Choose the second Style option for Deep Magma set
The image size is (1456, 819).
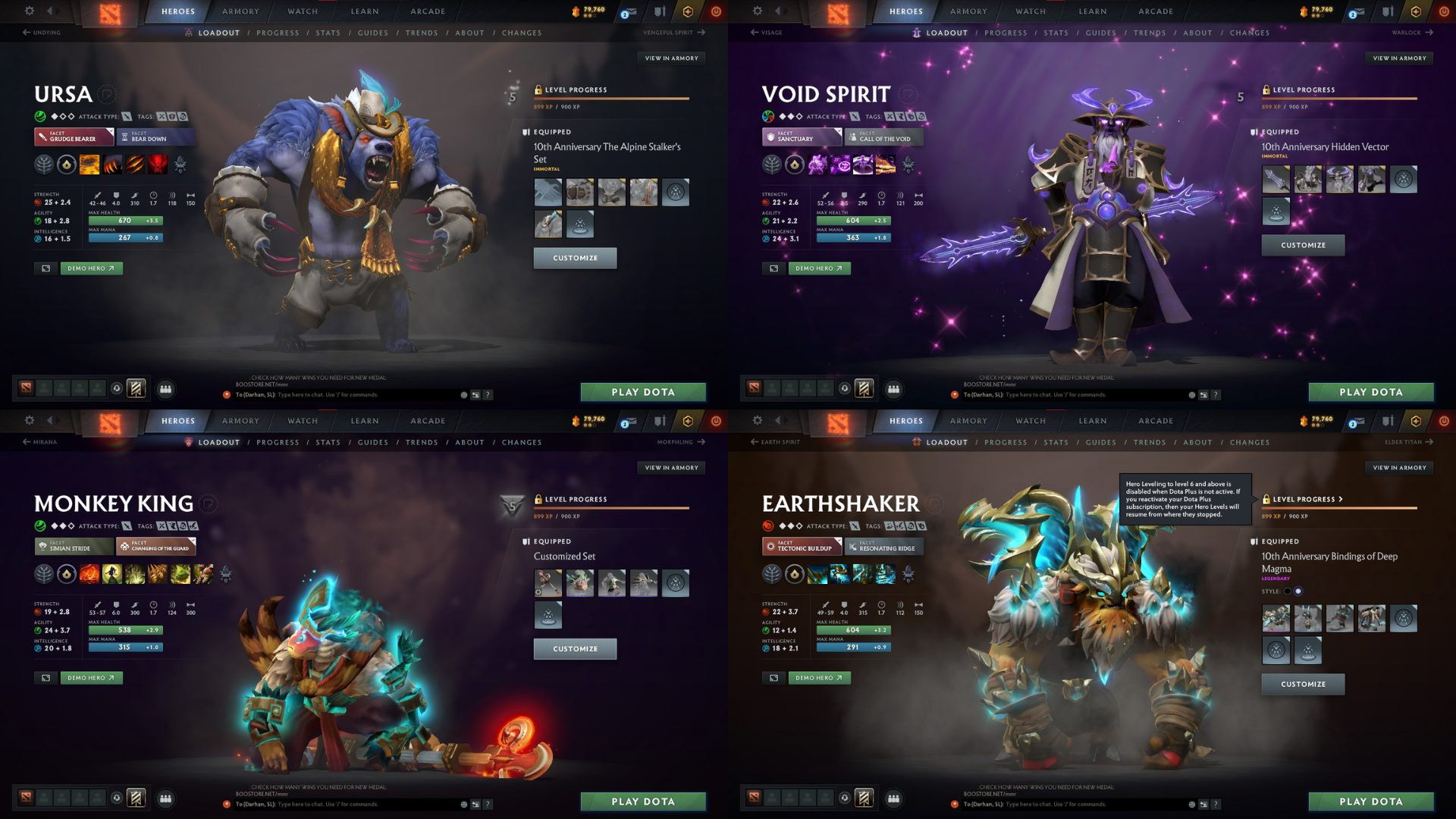point(1300,591)
